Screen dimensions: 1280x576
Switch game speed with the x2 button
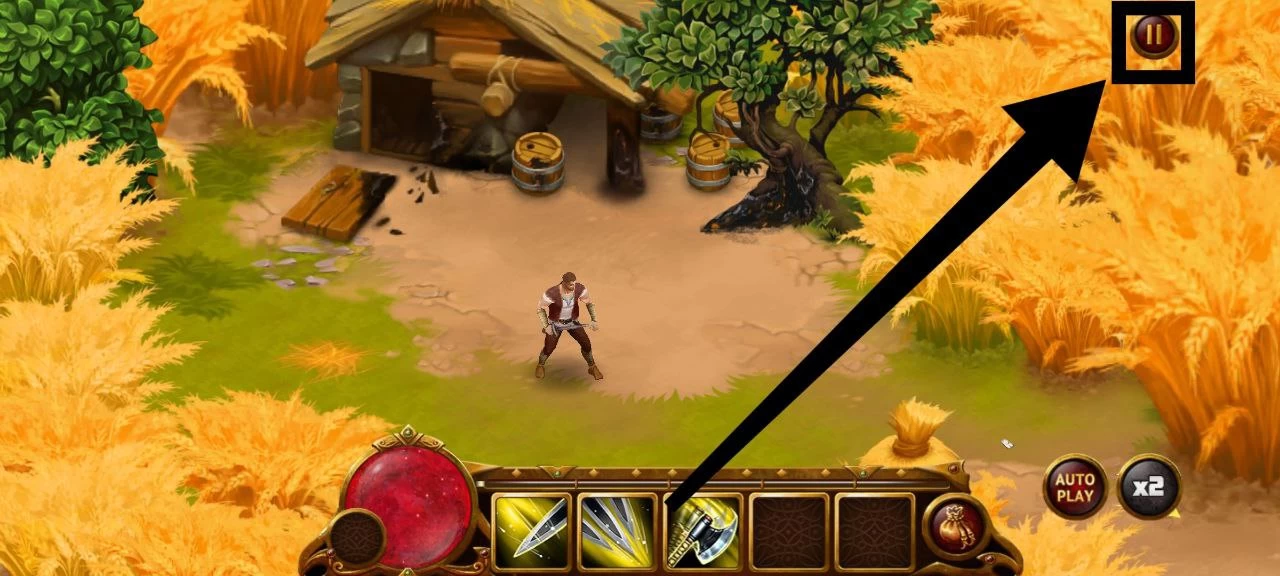[1149, 487]
